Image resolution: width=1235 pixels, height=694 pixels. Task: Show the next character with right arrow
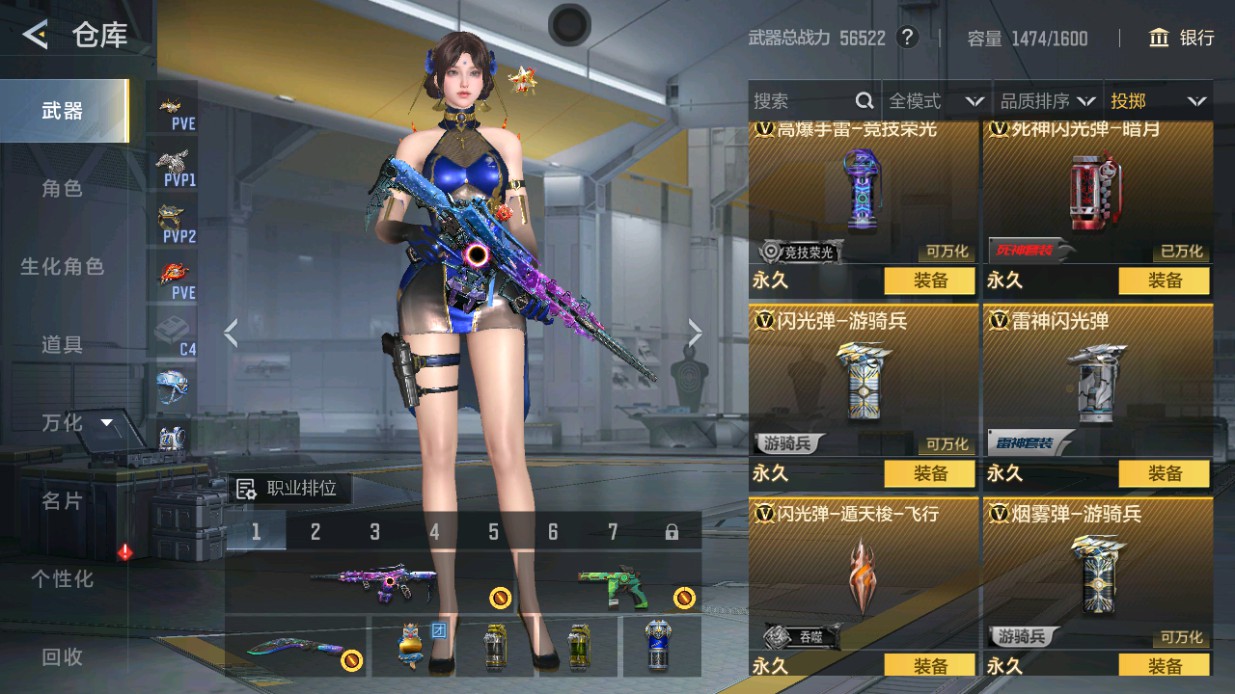[695, 333]
